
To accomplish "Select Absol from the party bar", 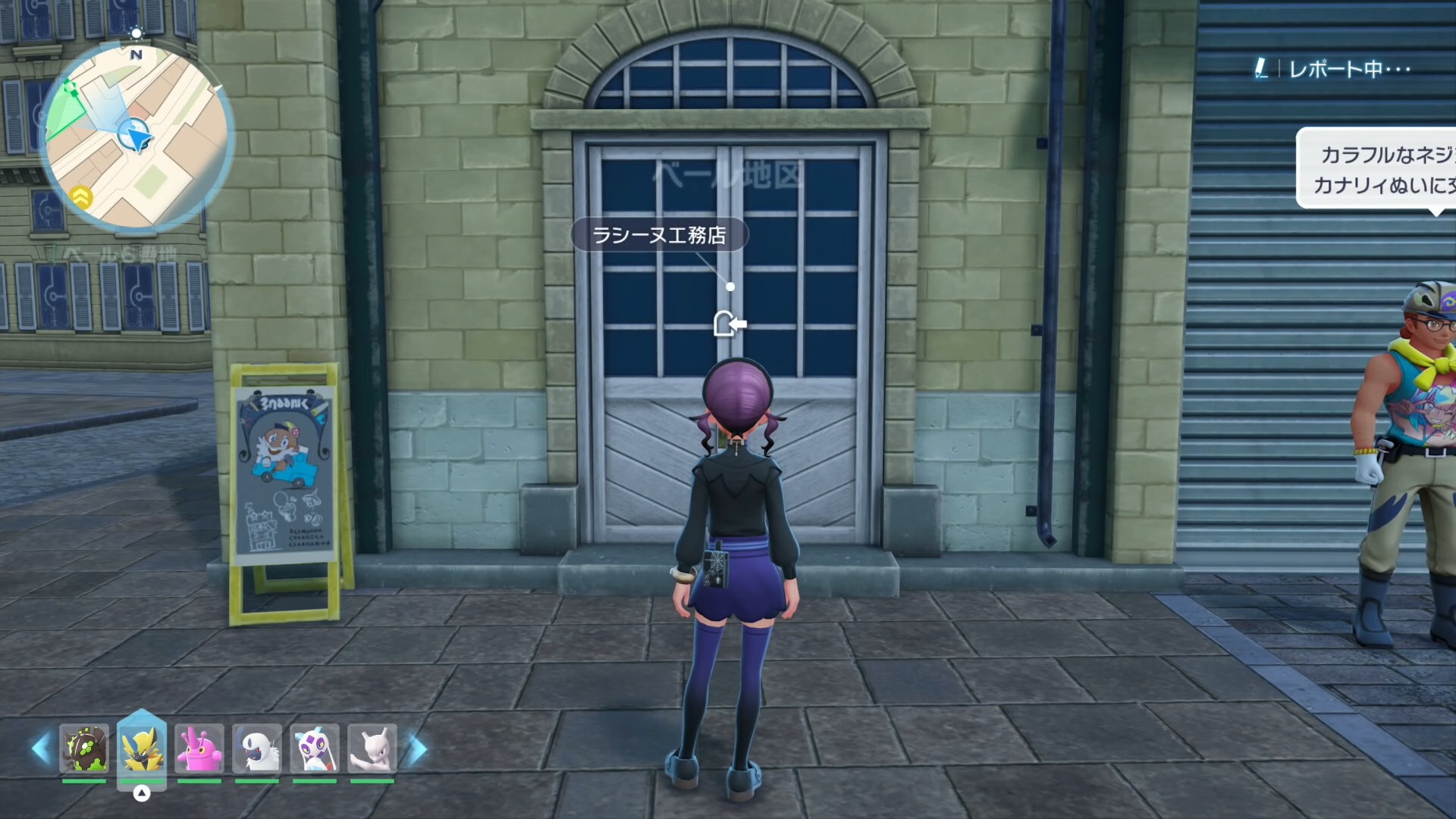I will coord(257,748).
